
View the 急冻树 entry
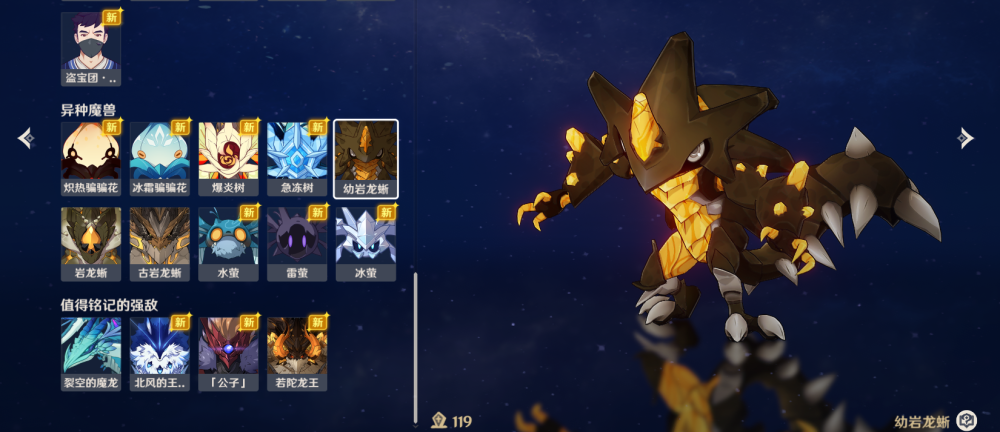(297, 157)
